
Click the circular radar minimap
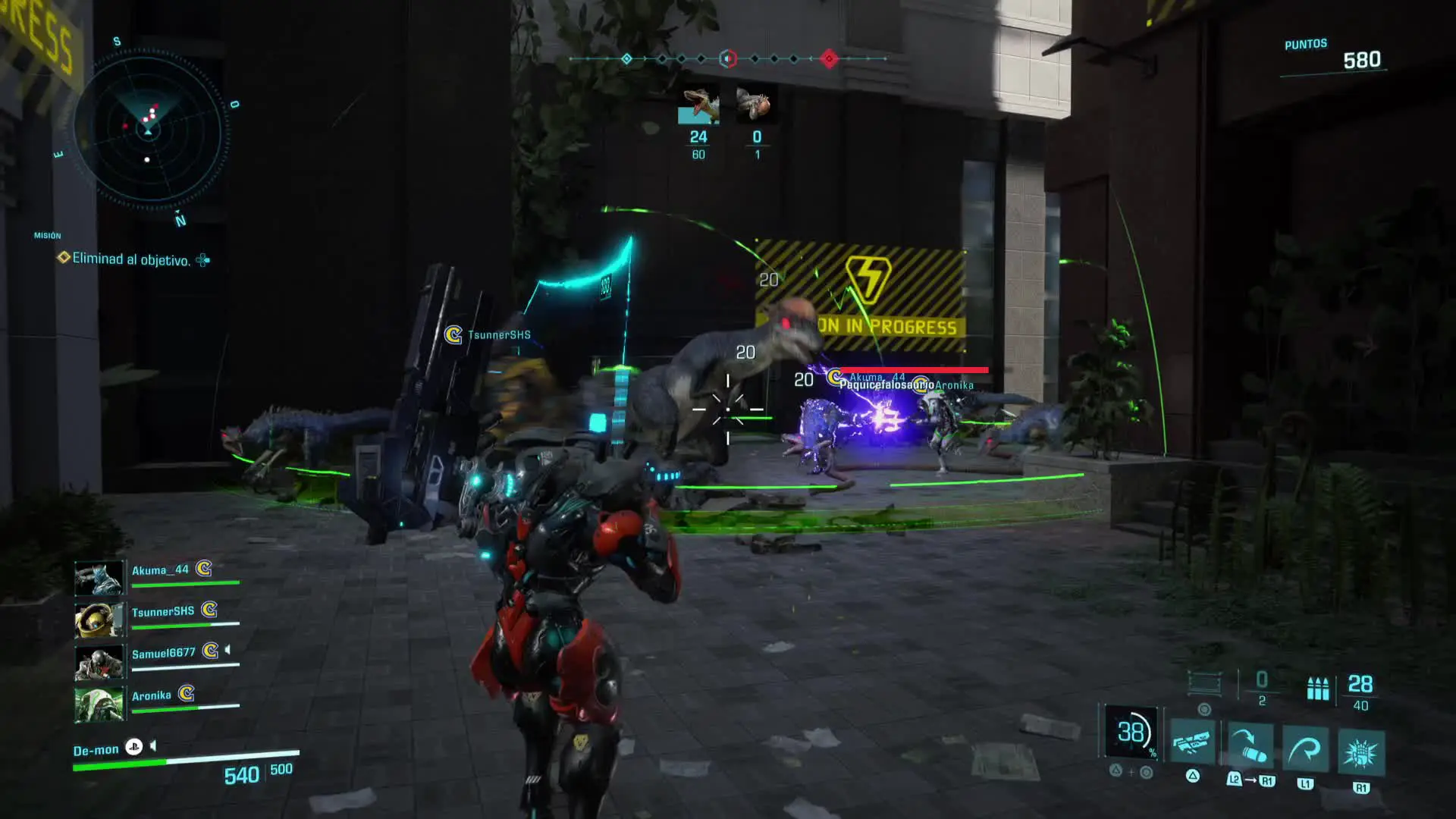pyautogui.click(x=149, y=130)
